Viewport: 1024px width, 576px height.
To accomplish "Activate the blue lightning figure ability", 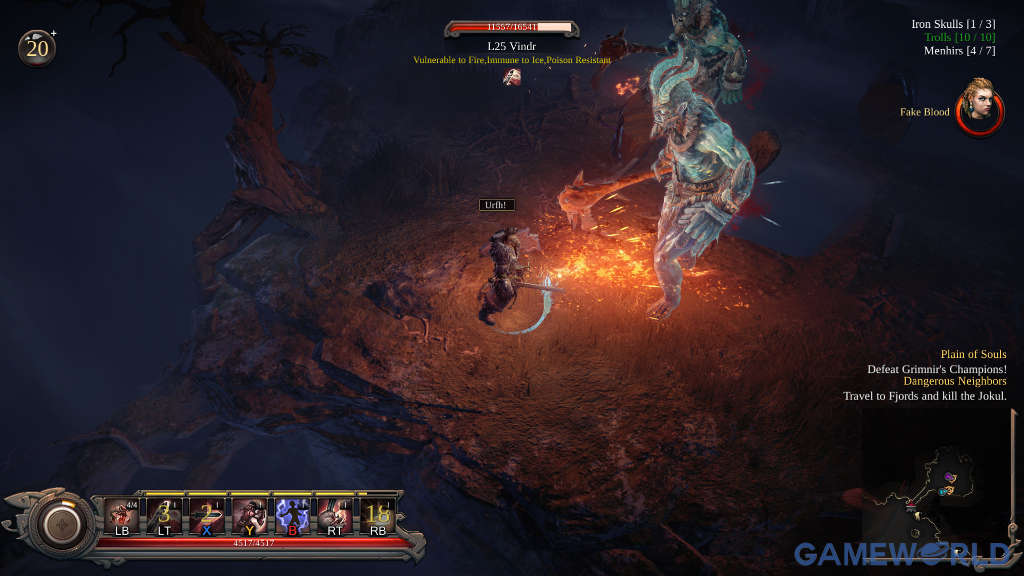I will coord(292,516).
